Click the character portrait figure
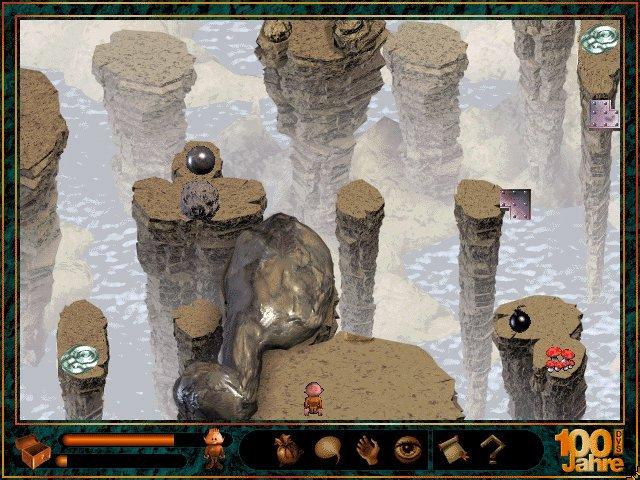 point(212,449)
